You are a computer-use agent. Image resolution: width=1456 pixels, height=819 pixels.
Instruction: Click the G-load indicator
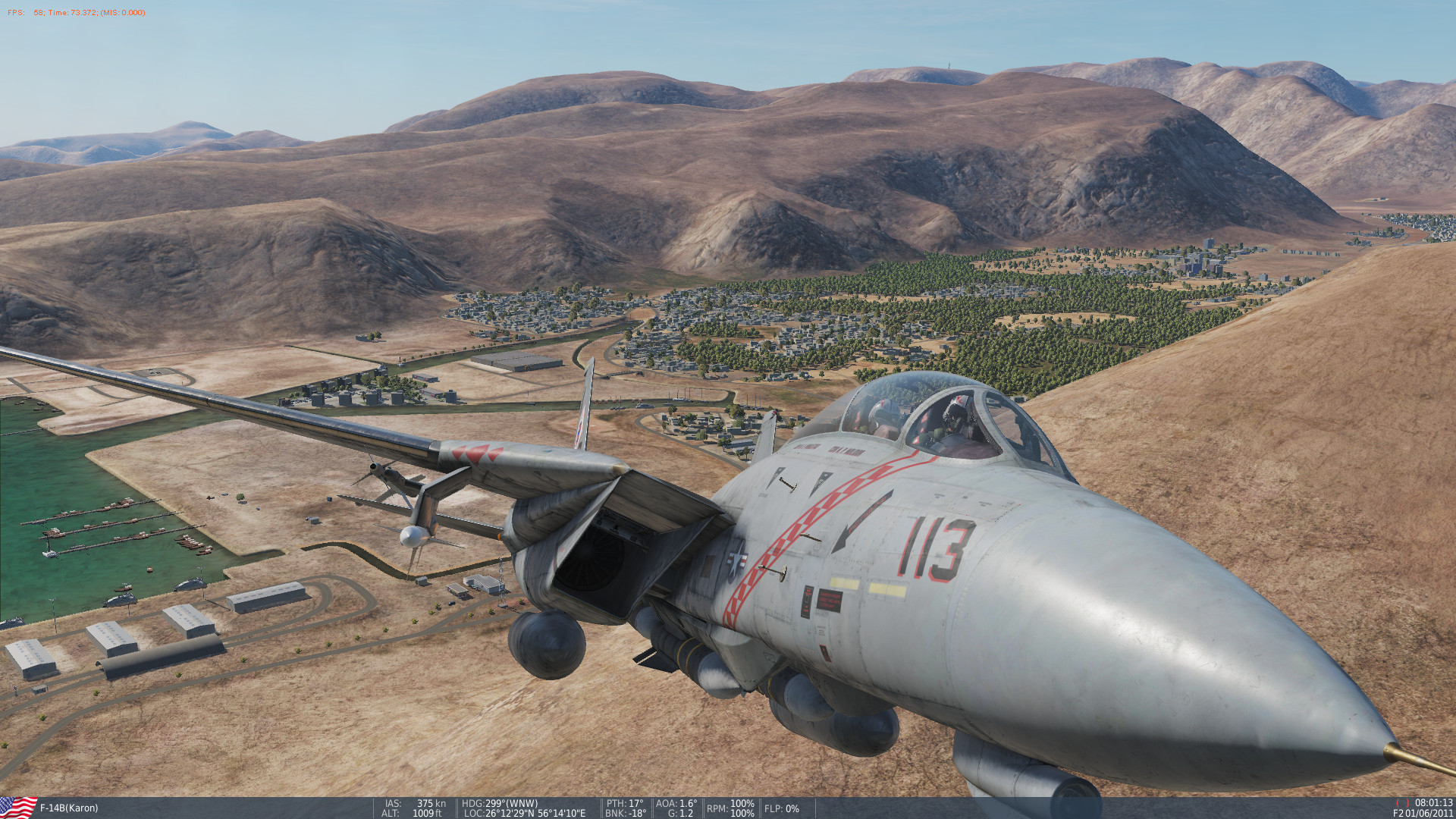tap(679, 814)
